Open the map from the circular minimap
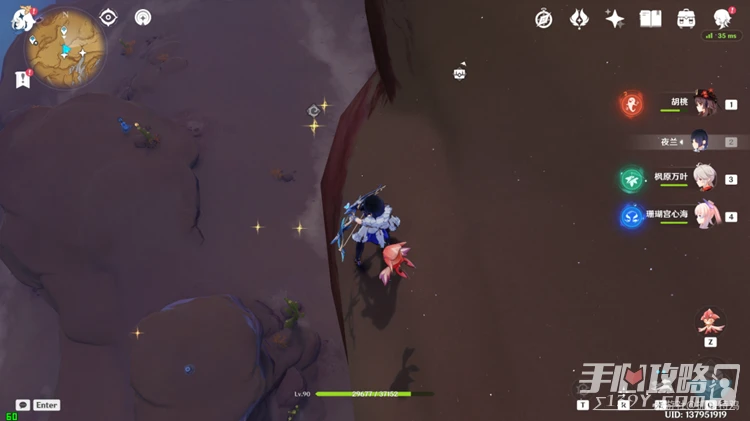The height and width of the screenshot is (421, 750). point(68,50)
